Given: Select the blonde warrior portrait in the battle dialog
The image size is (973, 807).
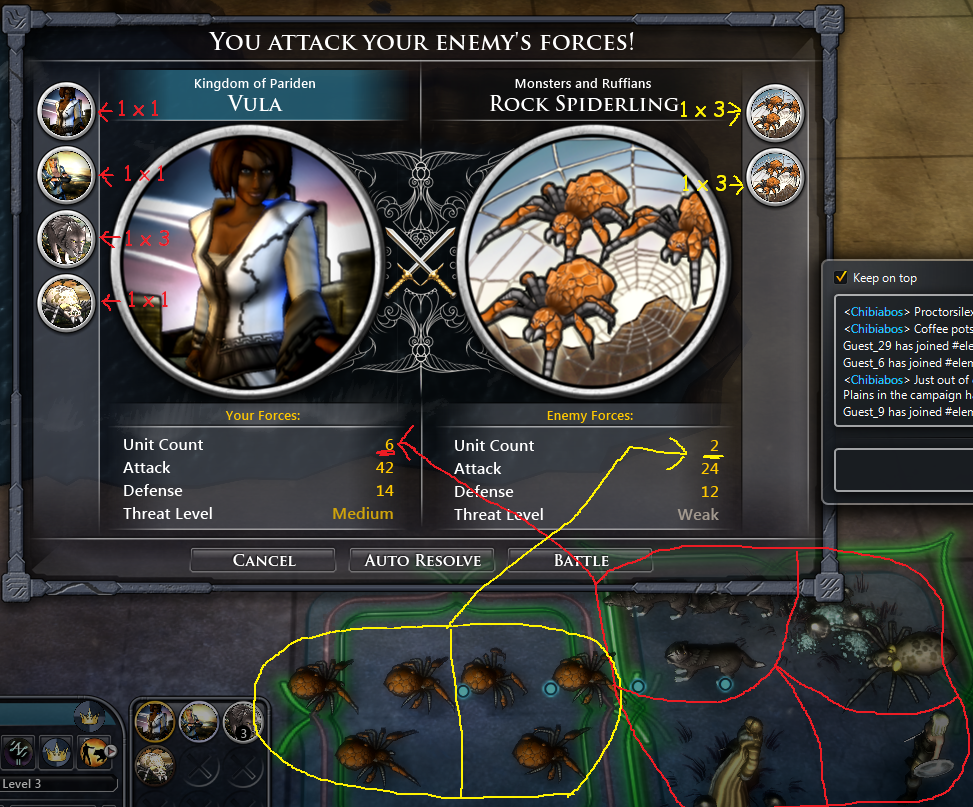Looking at the screenshot, I should (66, 175).
